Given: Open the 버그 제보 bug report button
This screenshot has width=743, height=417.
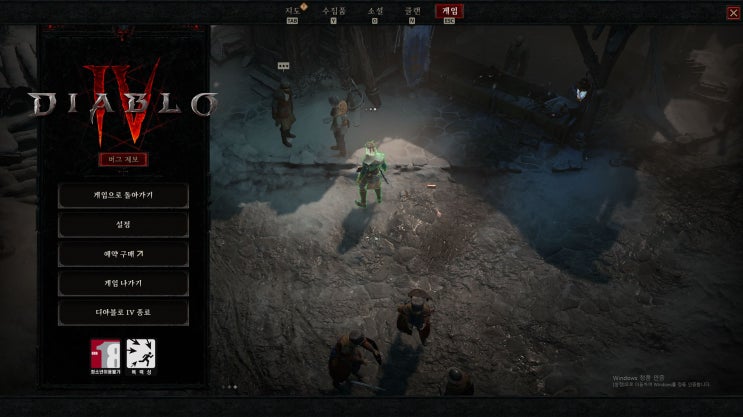Looking at the screenshot, I should click(x=124, y=159).
